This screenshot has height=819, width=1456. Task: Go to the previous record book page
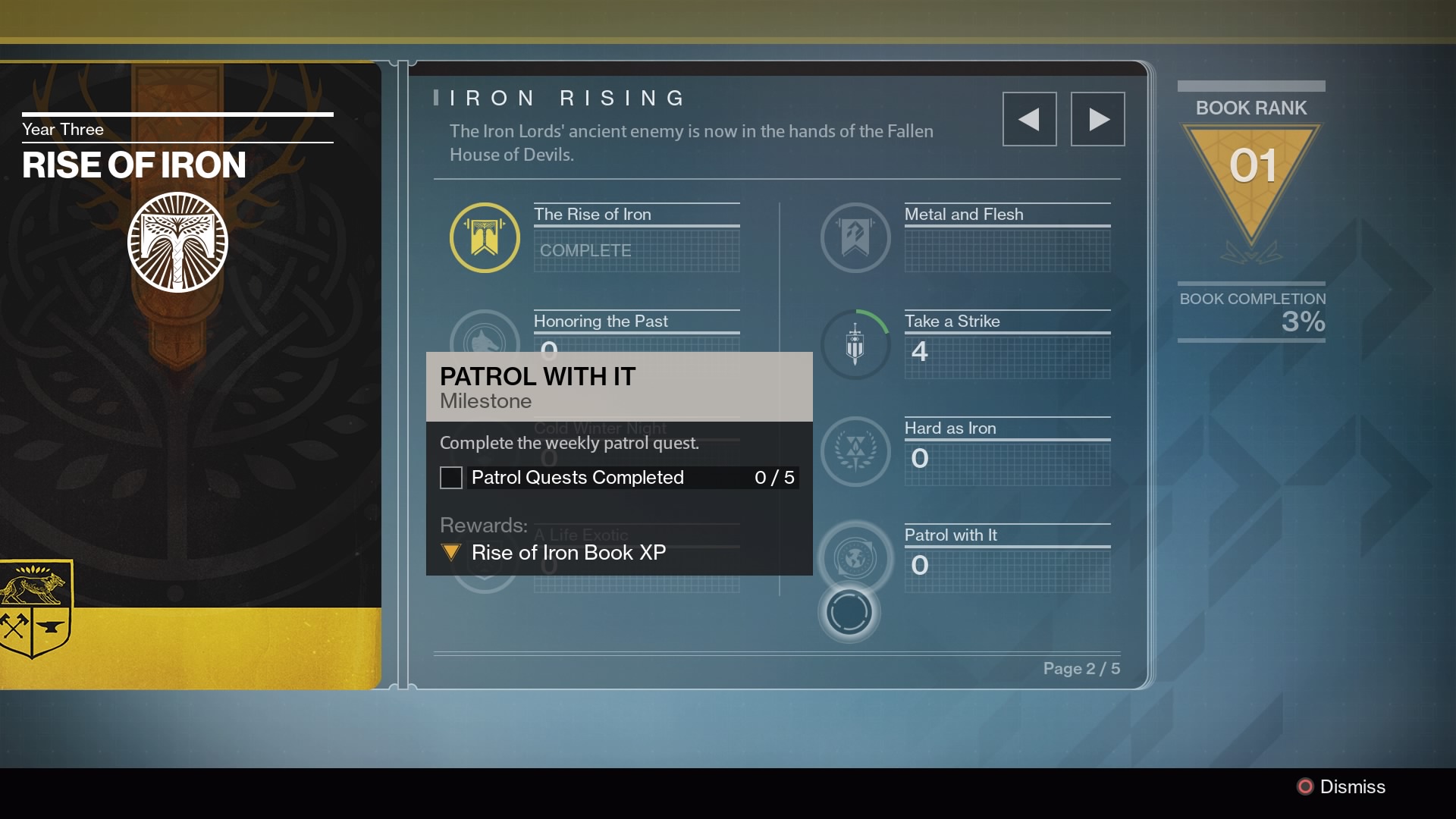pos(1029,119)
